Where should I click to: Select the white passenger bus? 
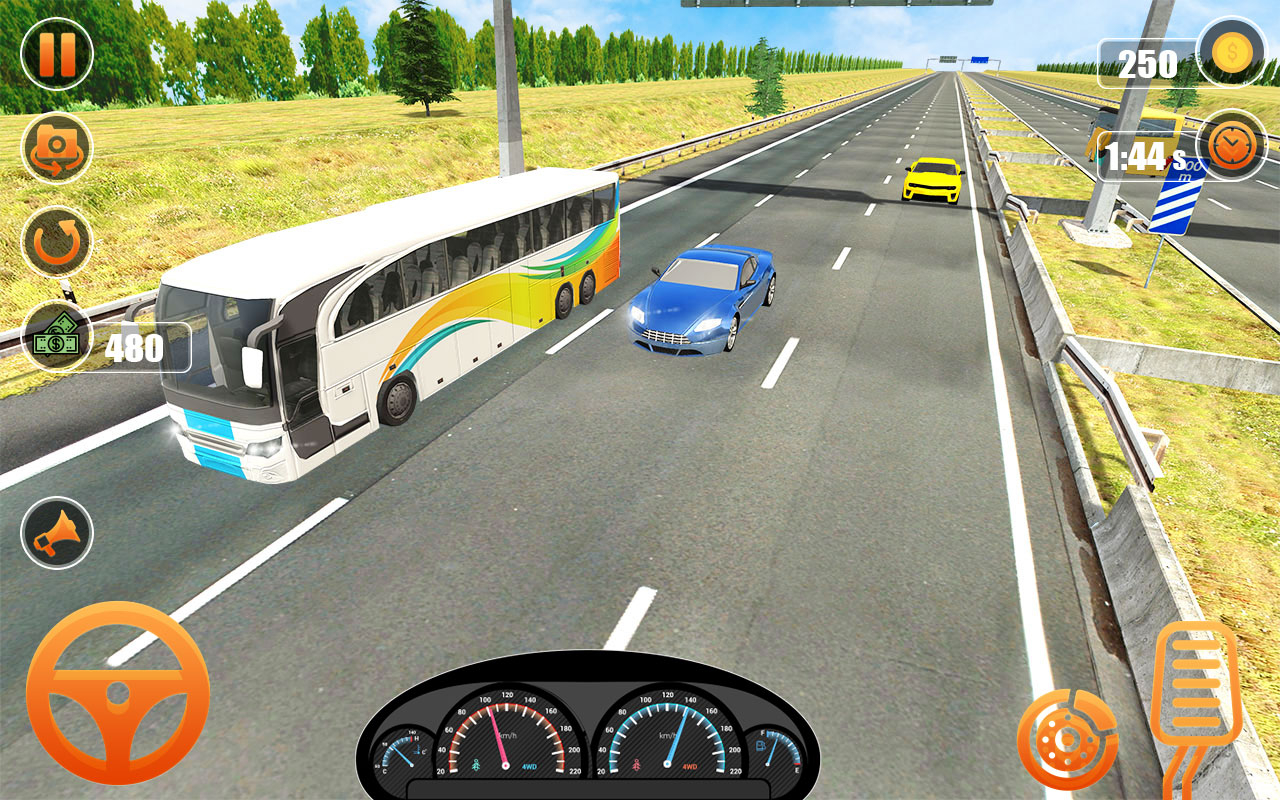coord(390,320)
